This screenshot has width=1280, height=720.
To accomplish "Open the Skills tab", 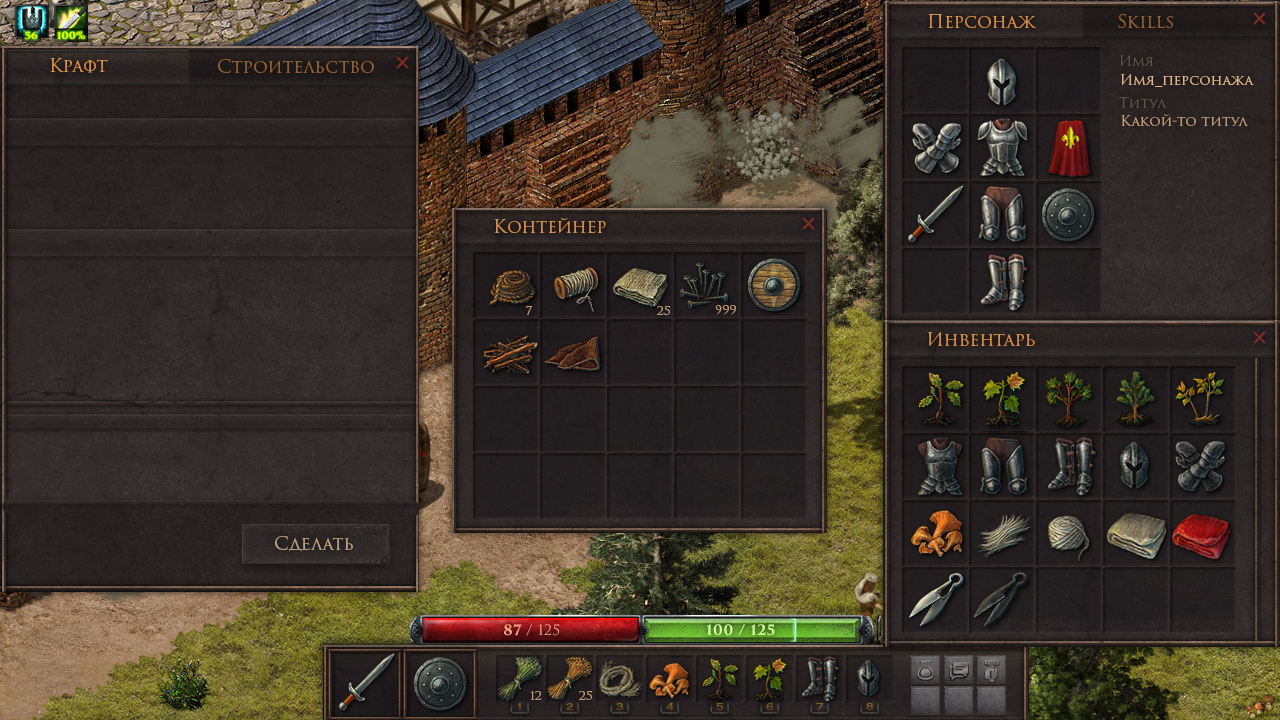I will 1145,22.
